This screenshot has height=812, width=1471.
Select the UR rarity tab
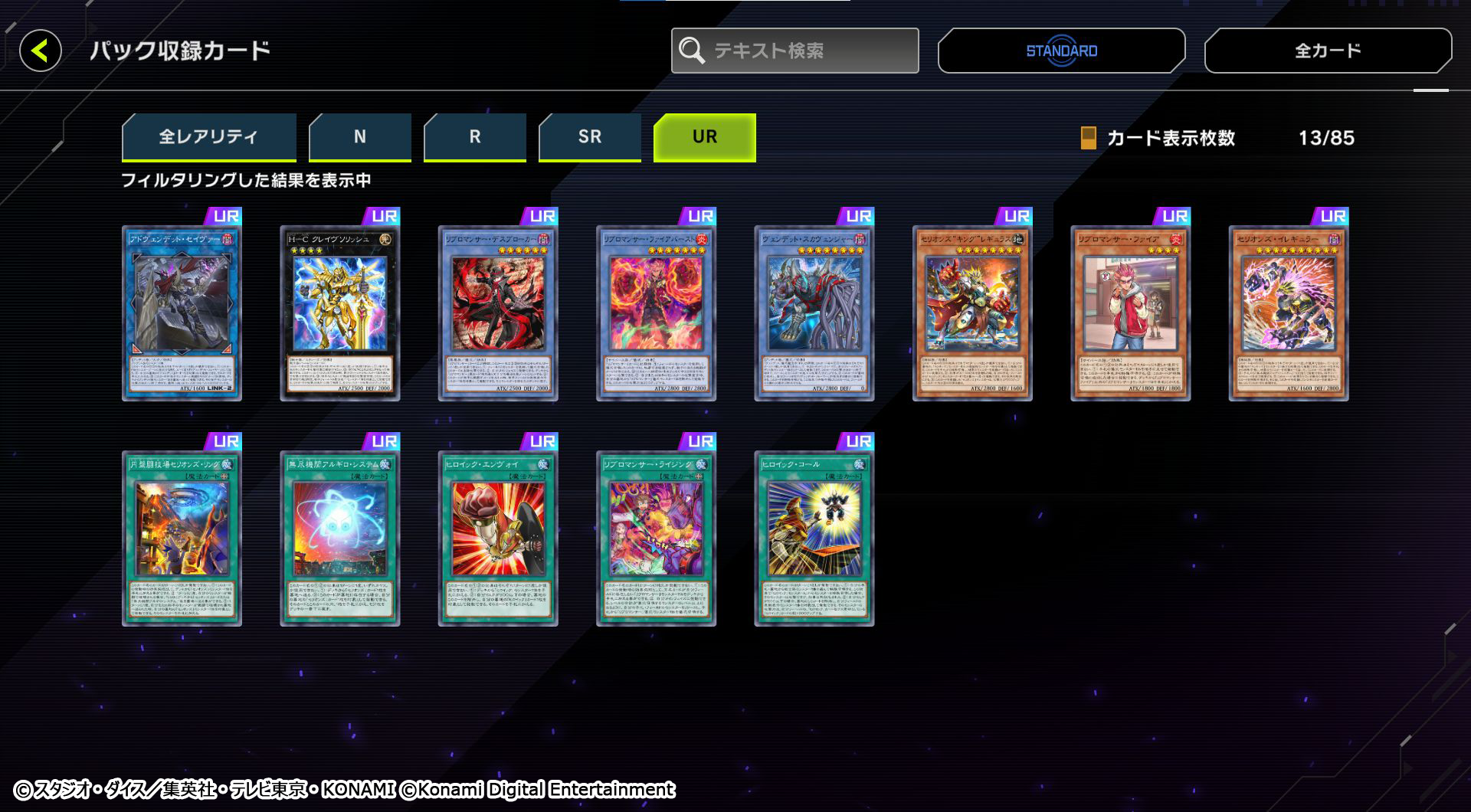[704, 136]
